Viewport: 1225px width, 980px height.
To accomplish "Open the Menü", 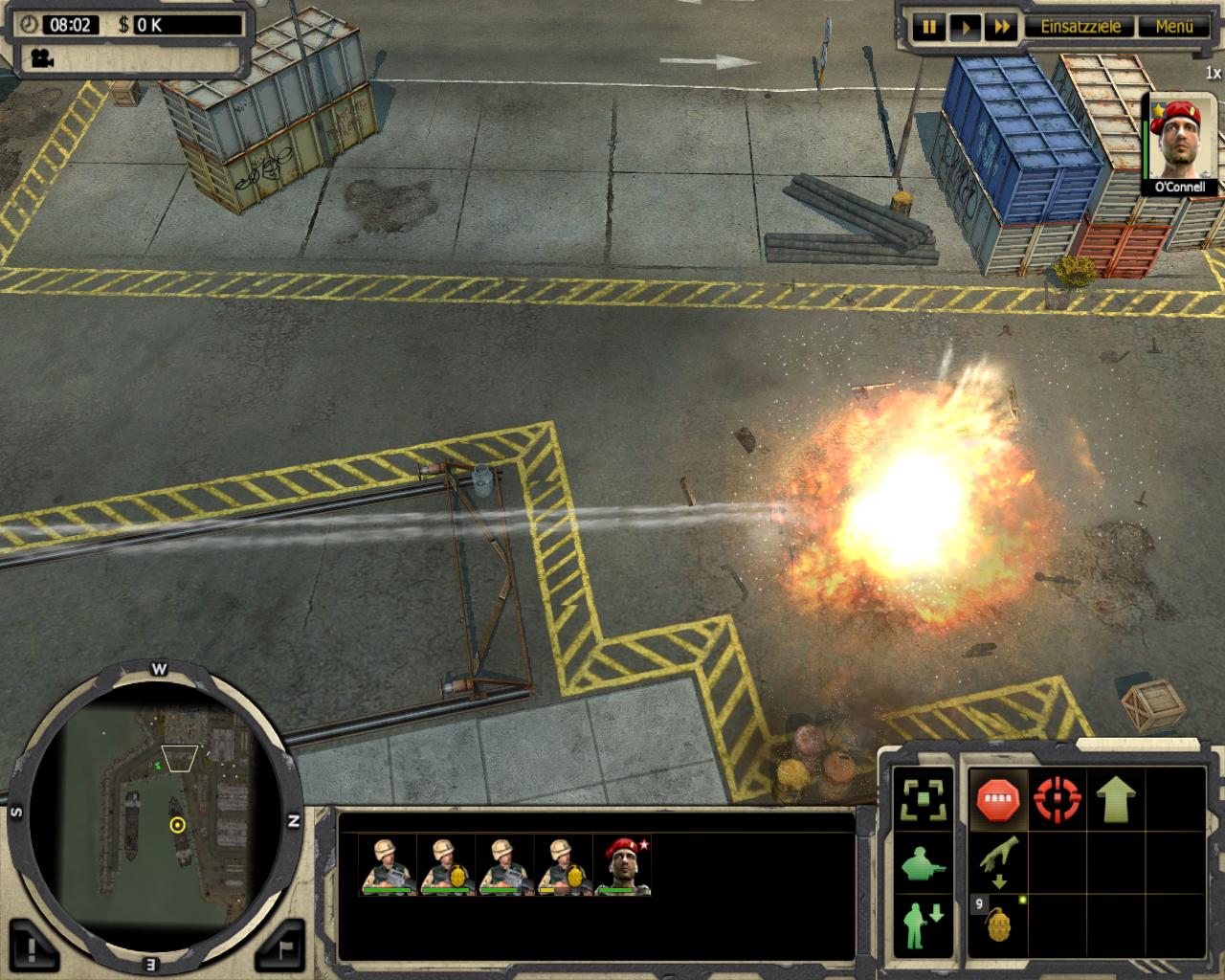I will pyautogui.click(x=1173, y=27).
